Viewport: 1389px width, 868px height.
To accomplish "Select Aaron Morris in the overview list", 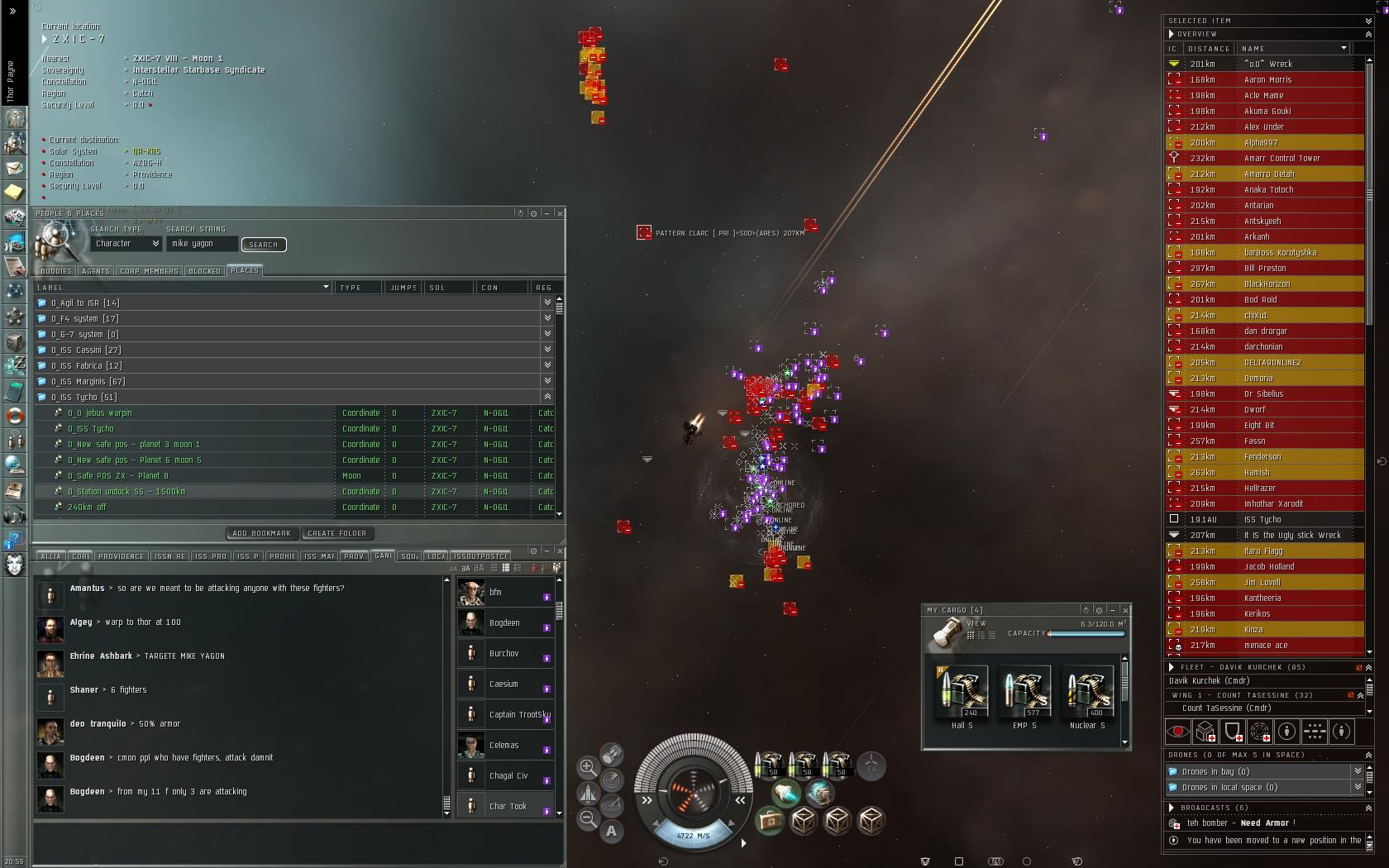I will (x=1267, y=80).
